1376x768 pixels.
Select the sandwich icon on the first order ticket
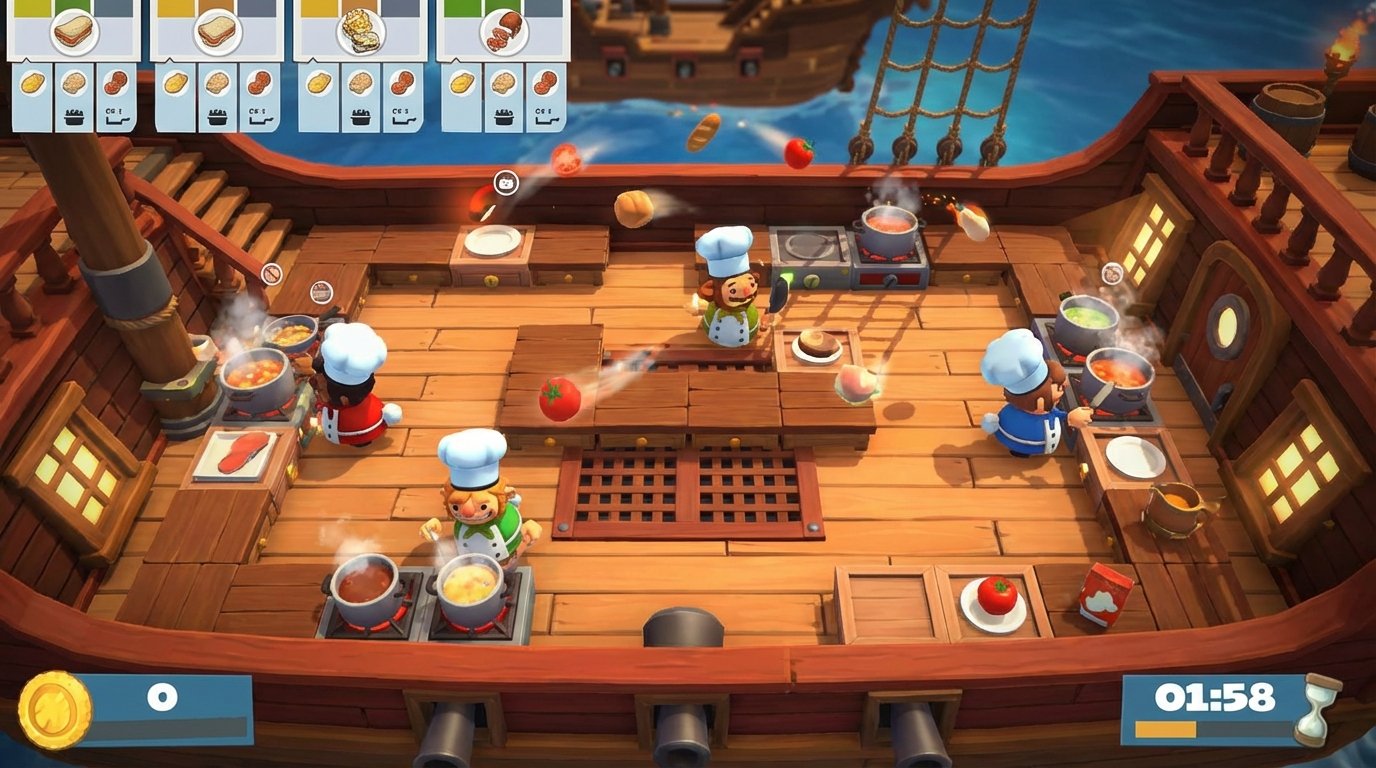[x=73, y=32]
